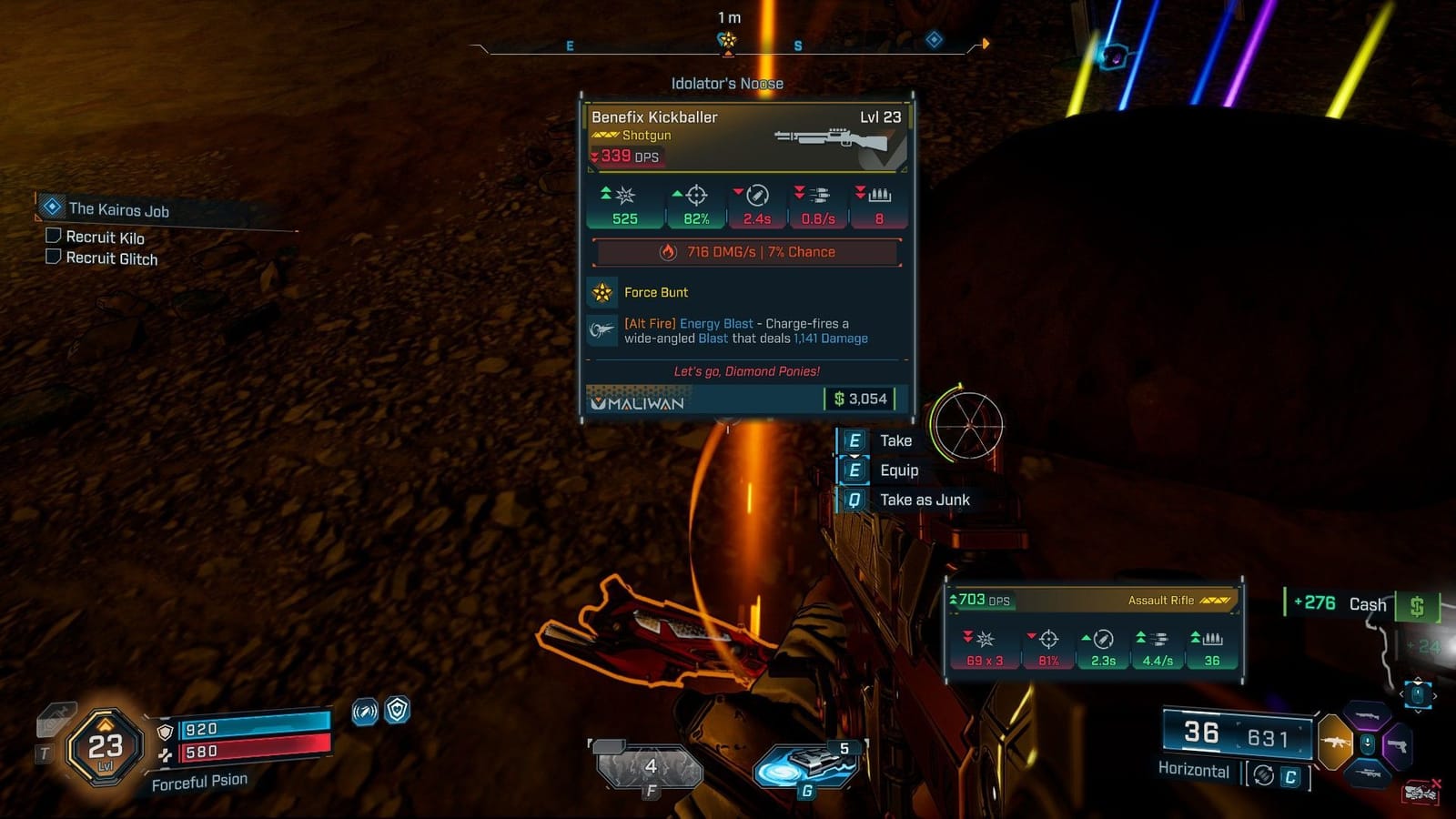Check the Recruit Glitch objective box
Viewport: 1456px width, 819px height.
[53, 258]
